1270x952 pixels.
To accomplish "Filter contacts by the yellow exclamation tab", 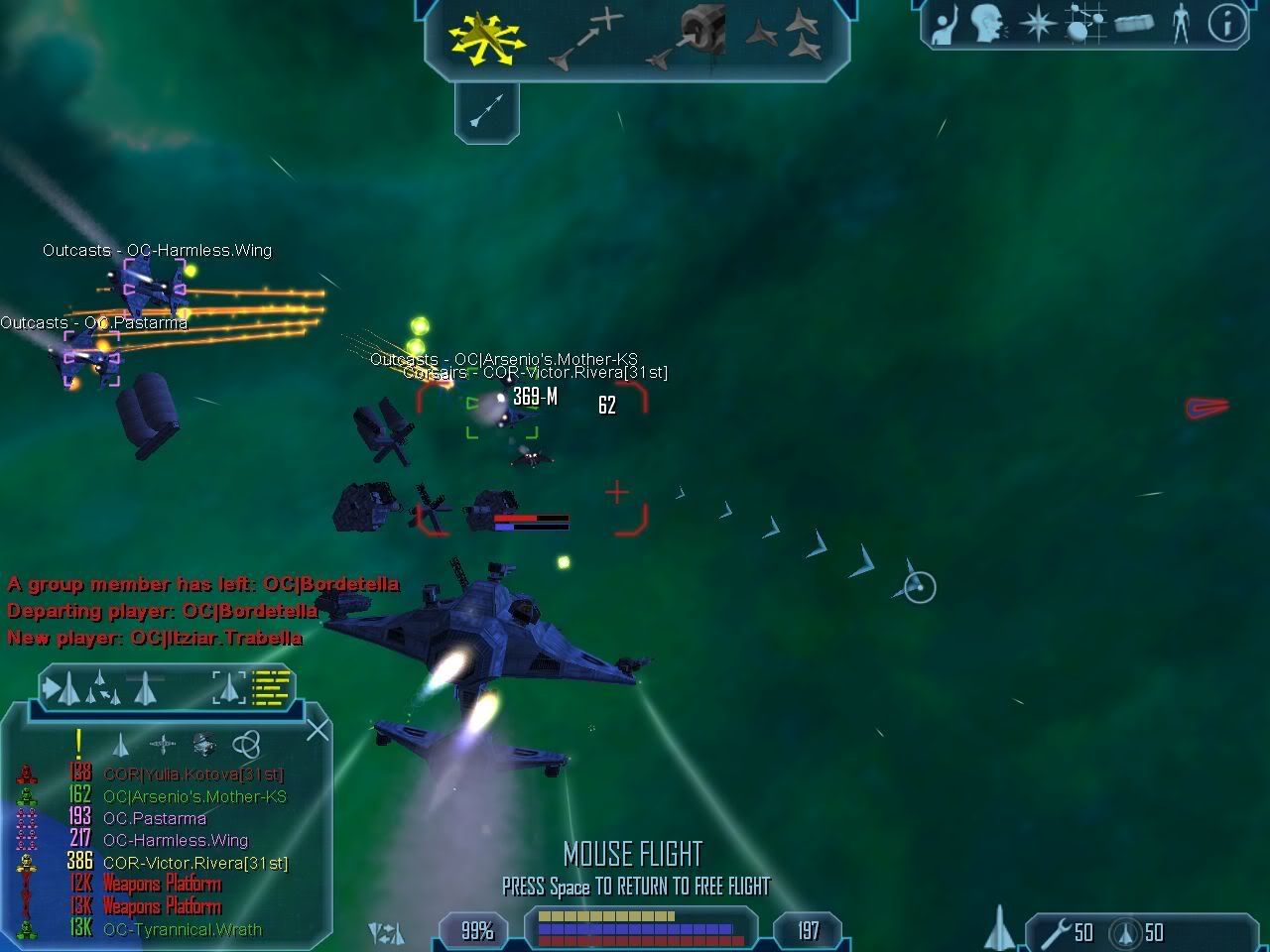I will (x=78, y=744).
